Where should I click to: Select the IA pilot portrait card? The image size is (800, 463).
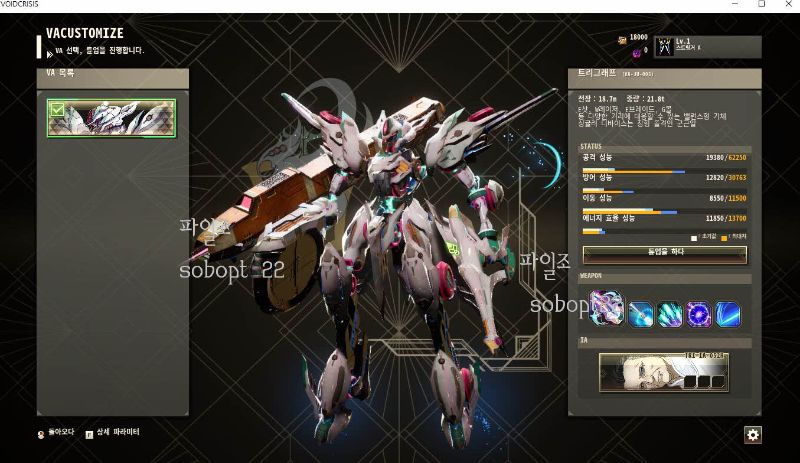tap(663, 372)
